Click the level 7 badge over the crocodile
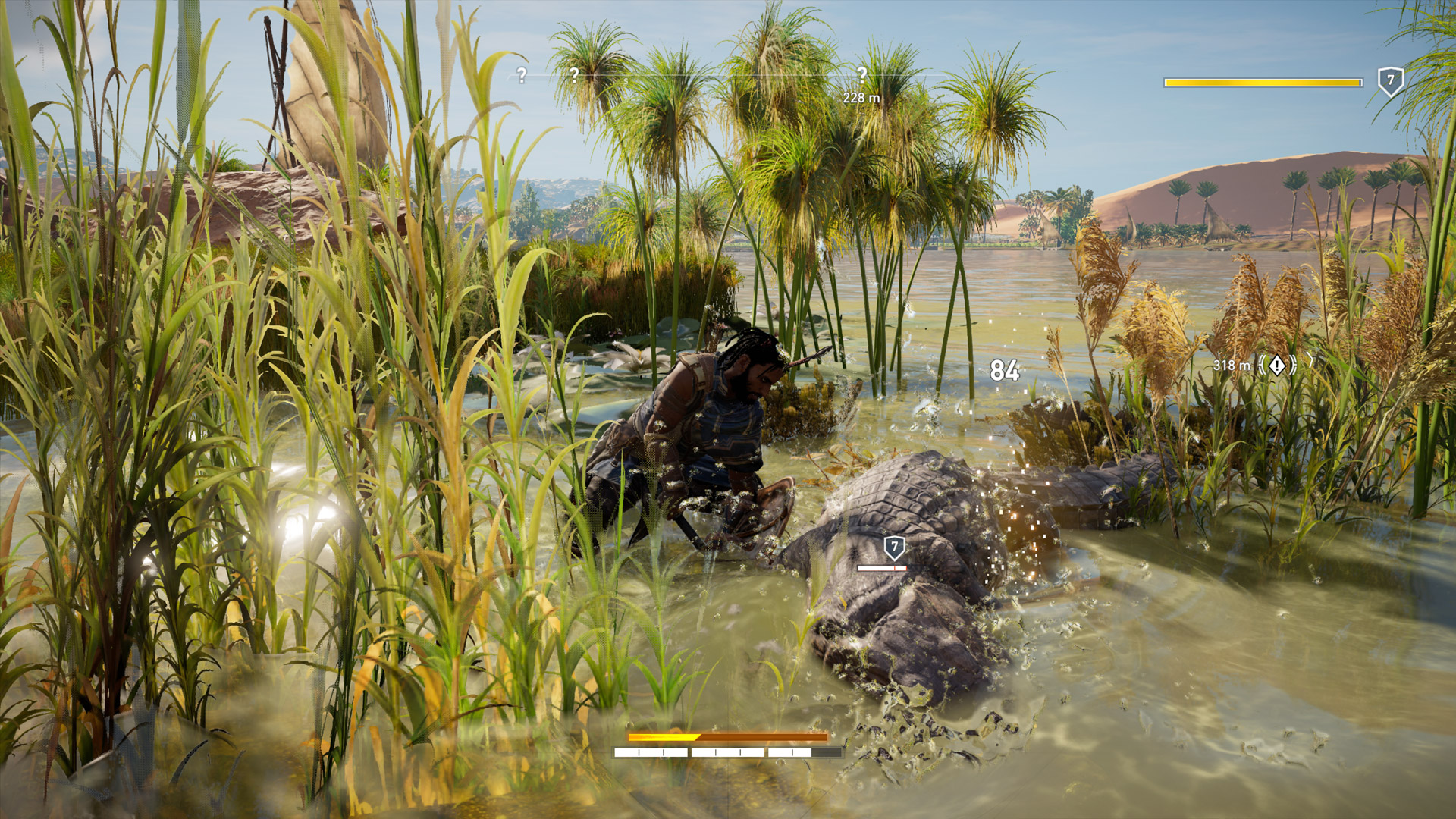This screenshot has height=819, width=1456. coord(894,547)
